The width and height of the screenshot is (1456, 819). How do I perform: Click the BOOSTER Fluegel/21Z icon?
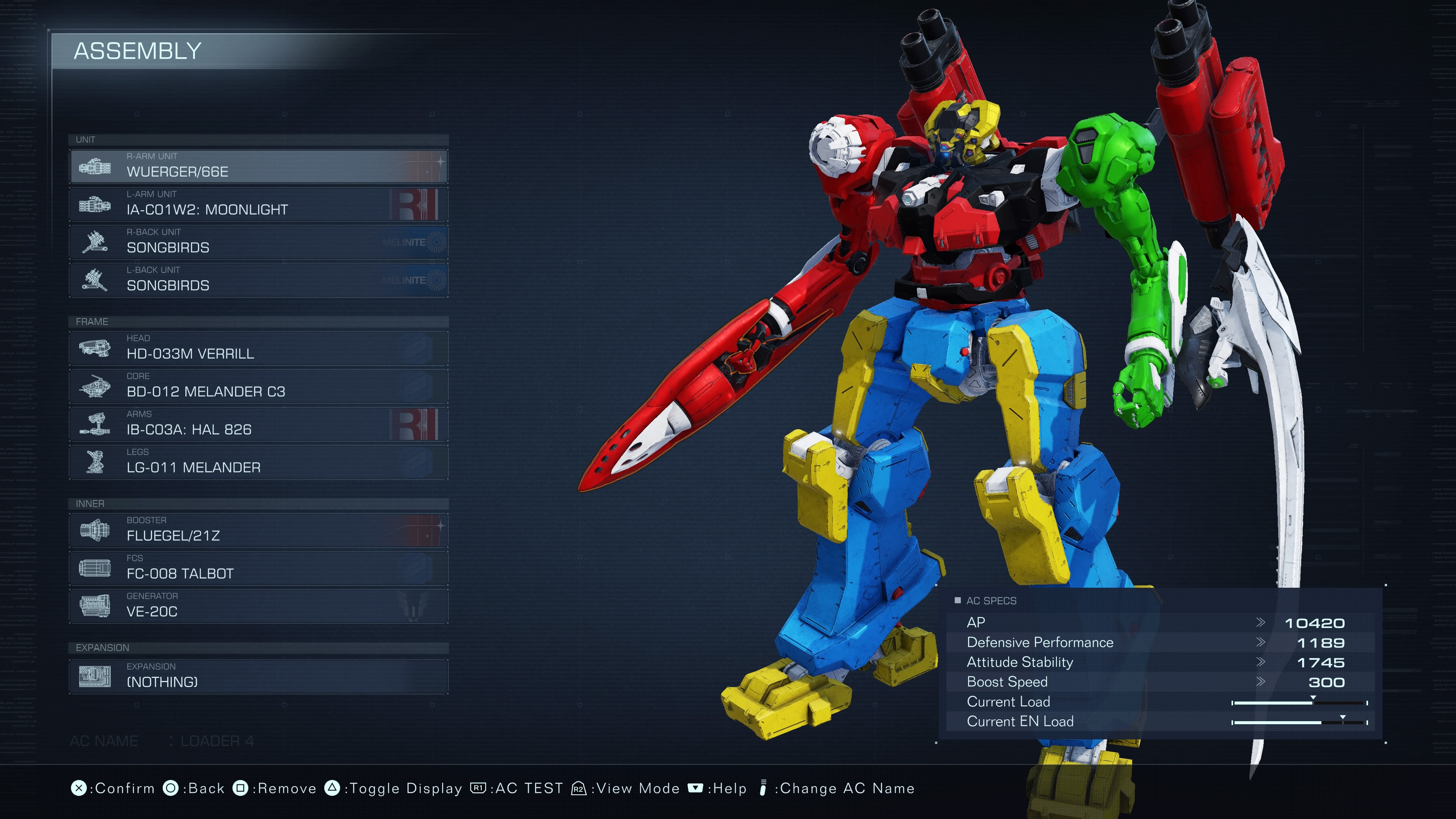(x=95, y=530)
